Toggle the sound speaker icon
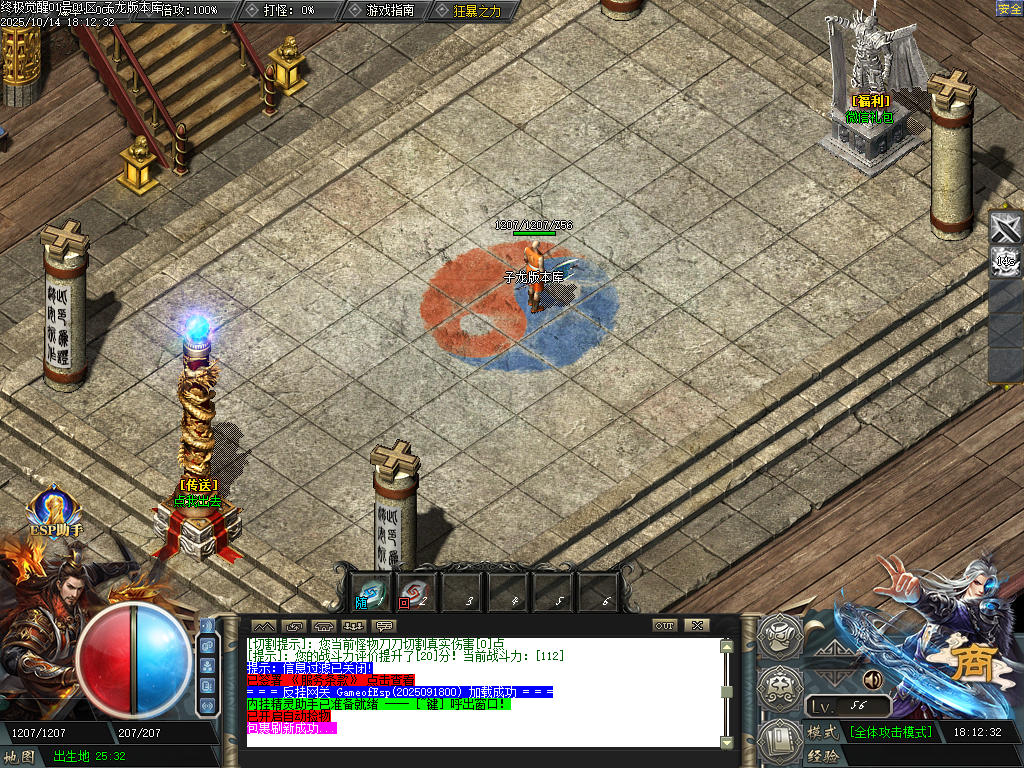This screenshot has width=1024, height=768. click(x=873, y=679)
